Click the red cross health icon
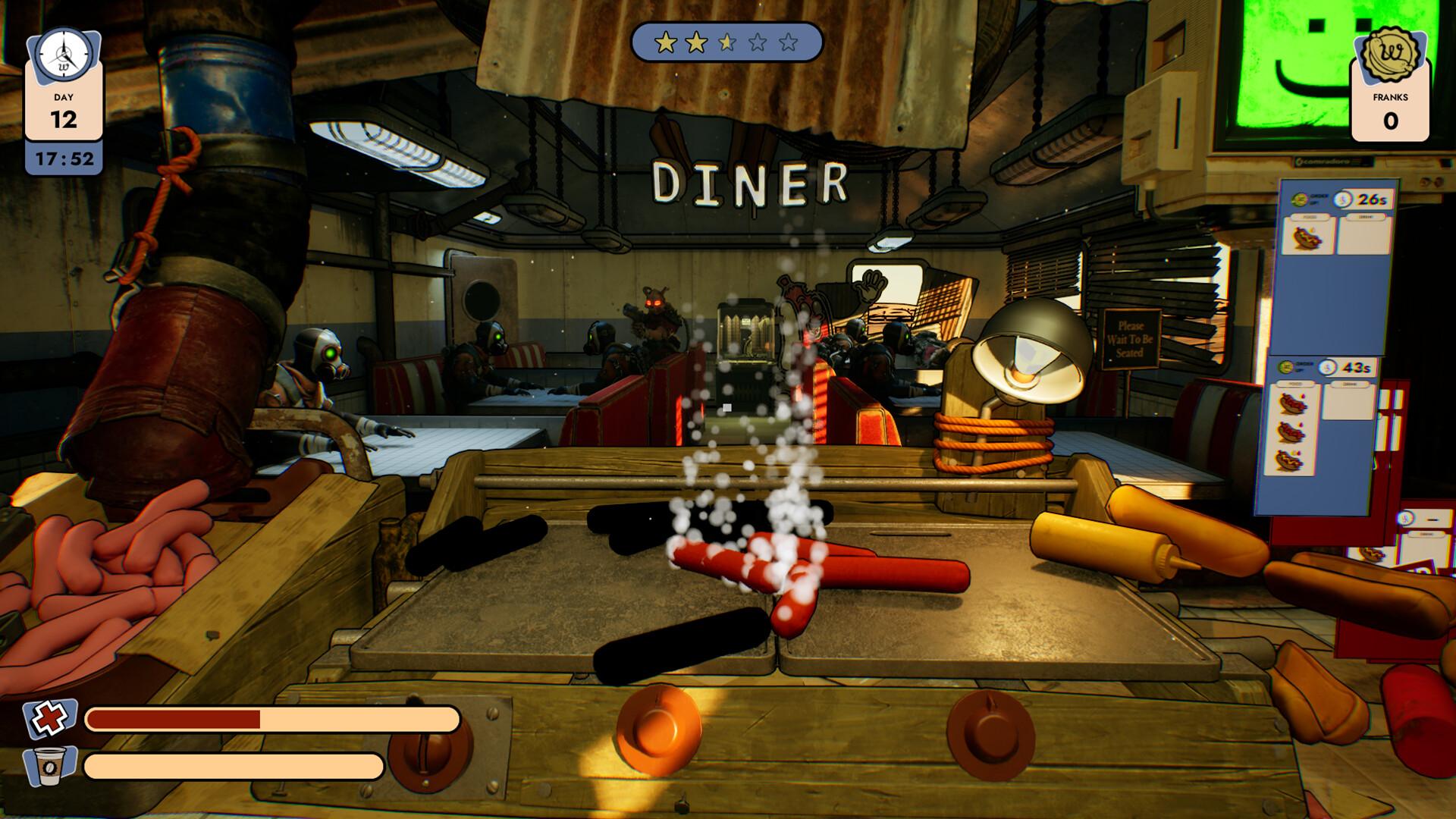 49,717
